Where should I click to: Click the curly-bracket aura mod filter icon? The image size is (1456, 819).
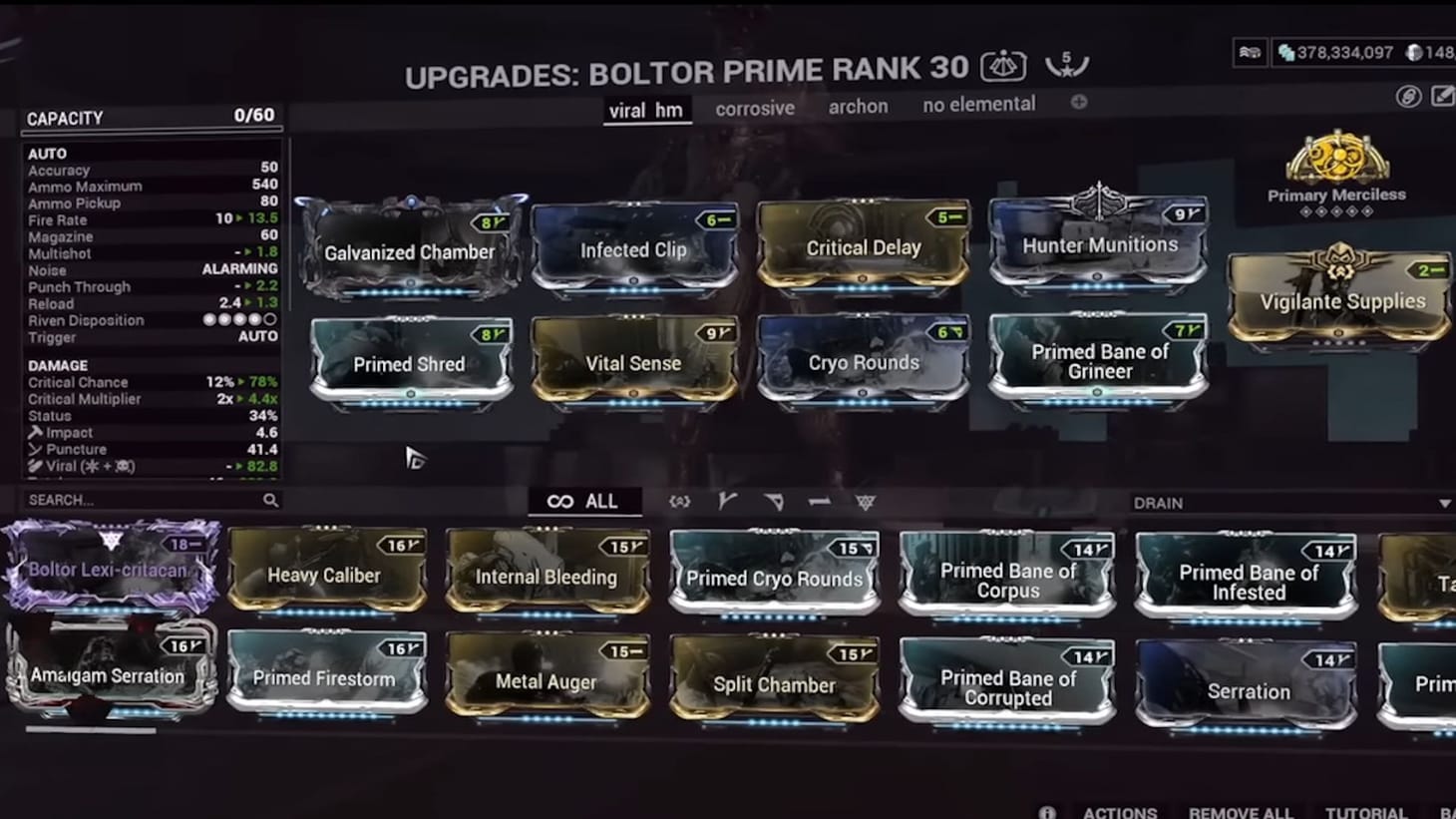coord(681,502)
